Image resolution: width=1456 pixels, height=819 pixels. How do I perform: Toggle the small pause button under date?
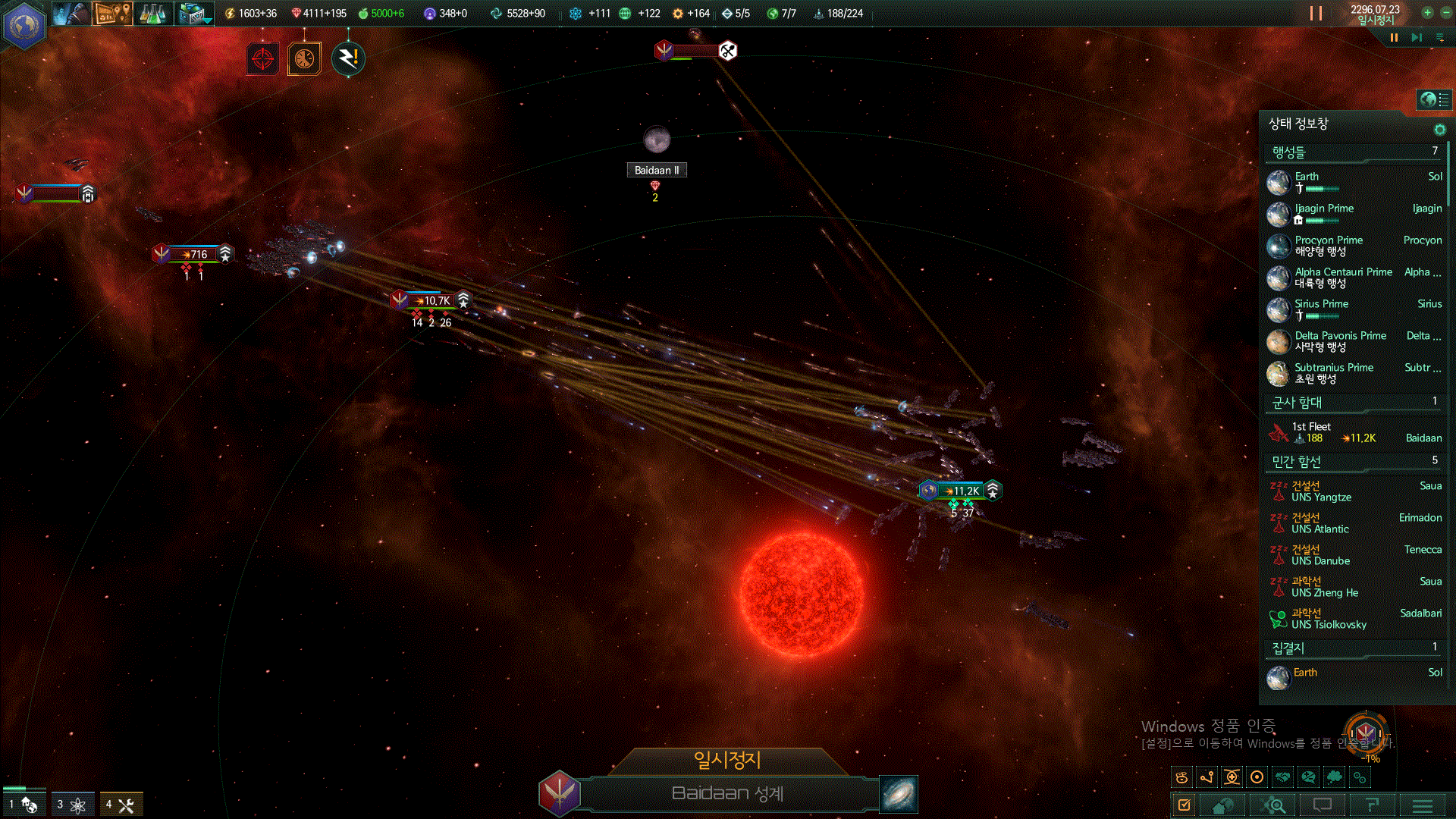[x=1394, y=37]
